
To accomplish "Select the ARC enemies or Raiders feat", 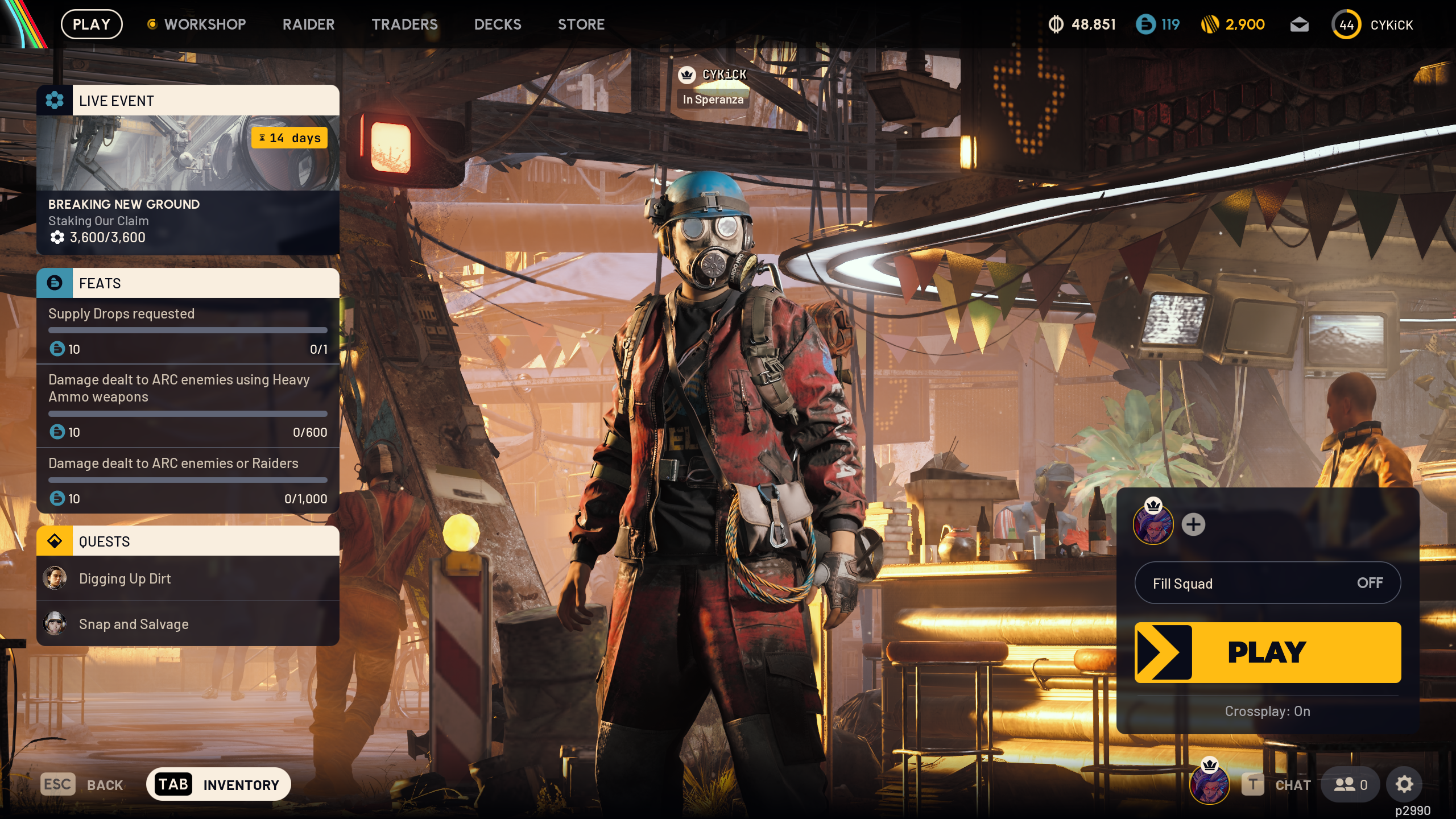I will (x=188, y=481).
